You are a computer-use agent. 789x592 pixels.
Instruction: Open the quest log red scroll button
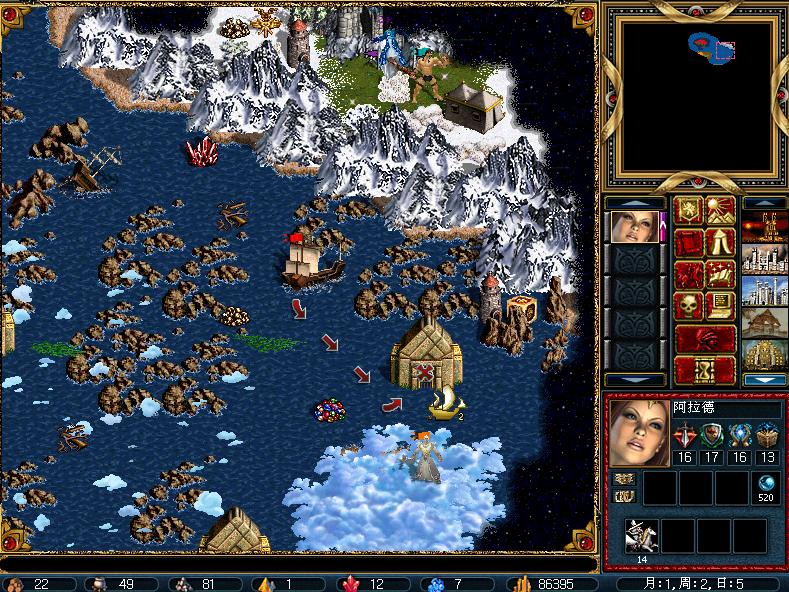pos(689,243)
